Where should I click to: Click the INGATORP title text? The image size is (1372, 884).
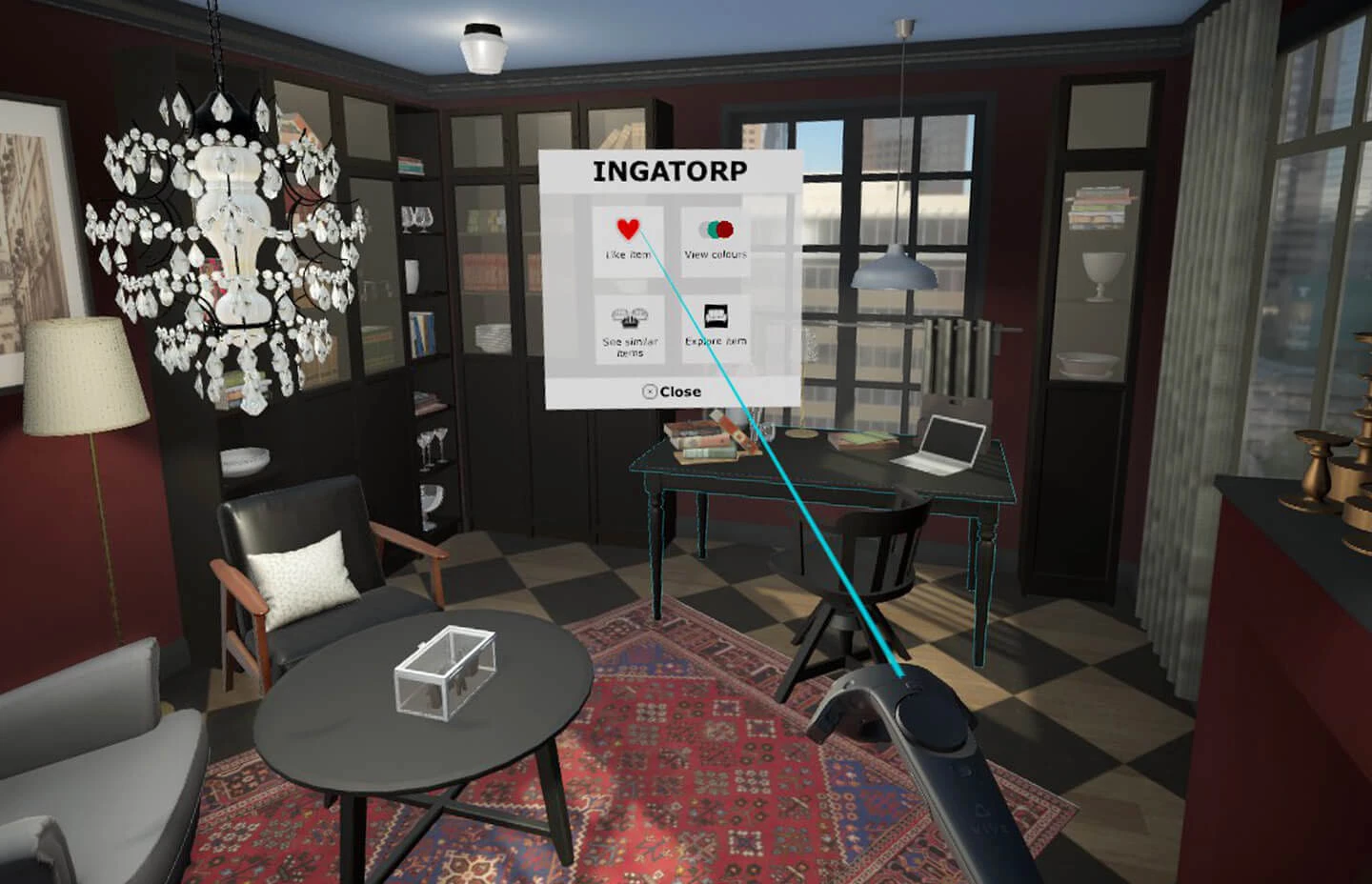point(670,168)
